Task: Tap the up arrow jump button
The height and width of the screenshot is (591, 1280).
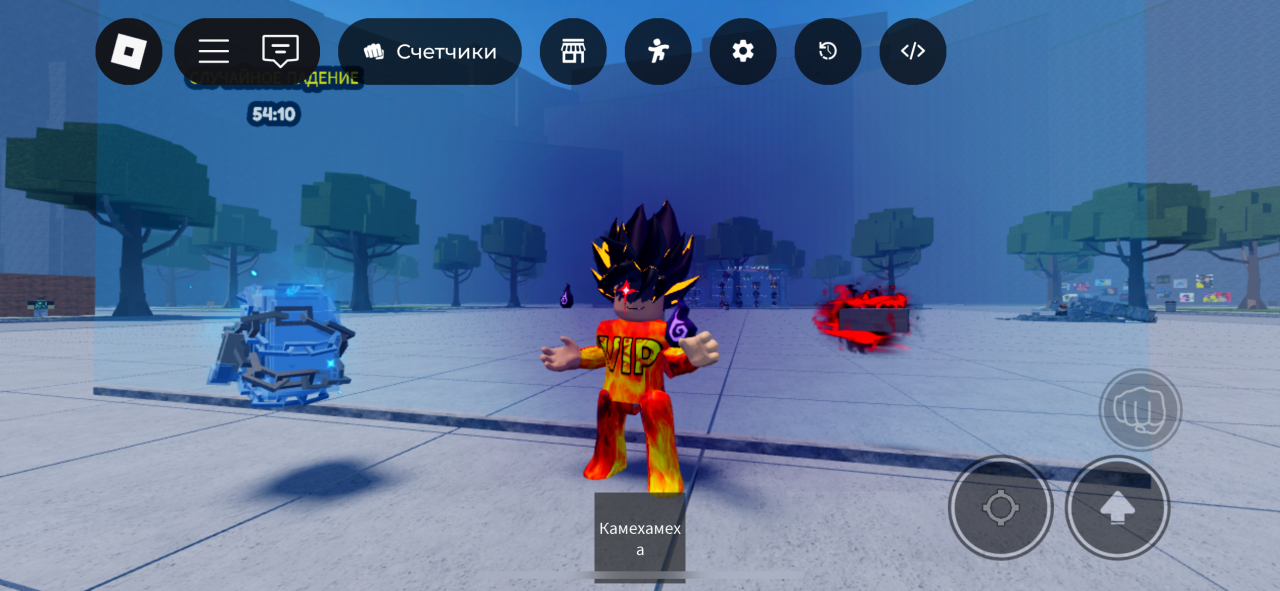Action: 1117,508
